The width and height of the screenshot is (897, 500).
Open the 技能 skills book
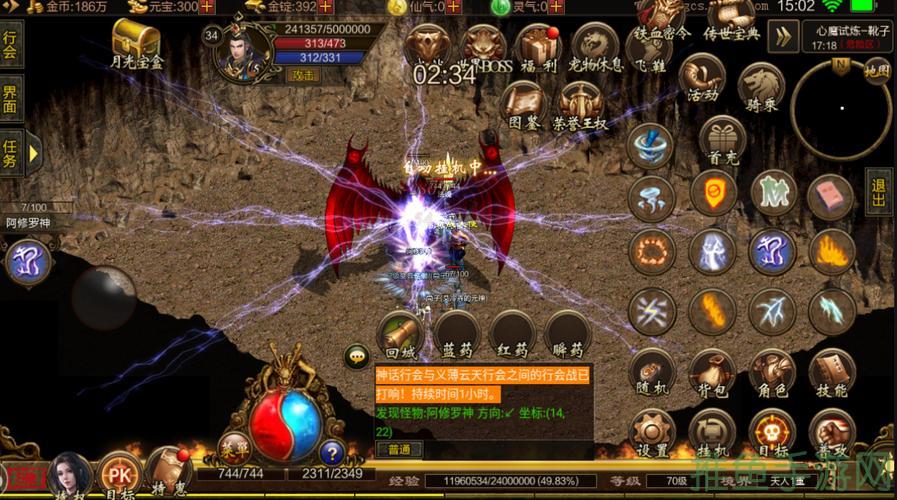click(x=831, y=373)
